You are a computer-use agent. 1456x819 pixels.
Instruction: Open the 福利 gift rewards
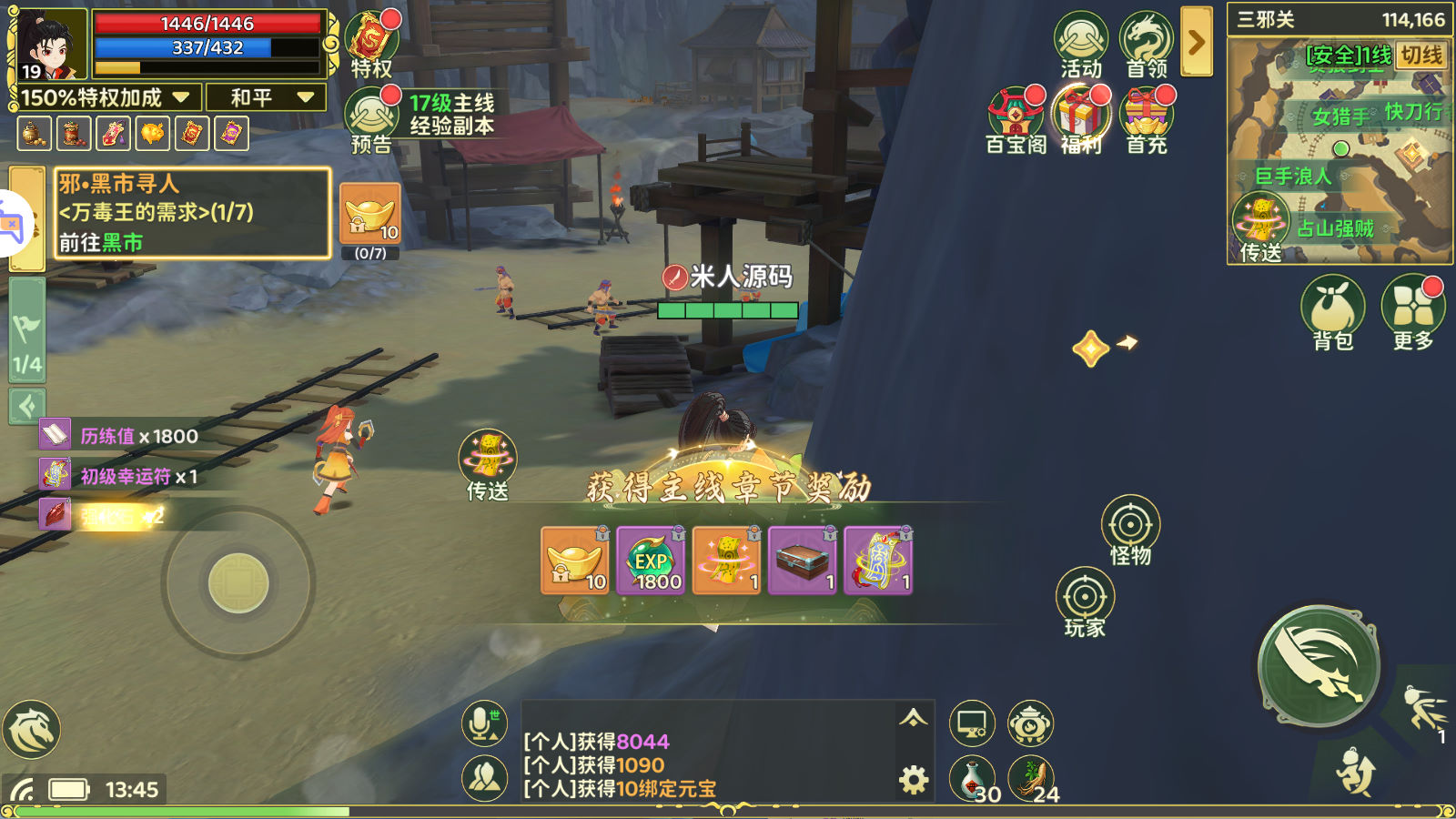click(1080, 119)
